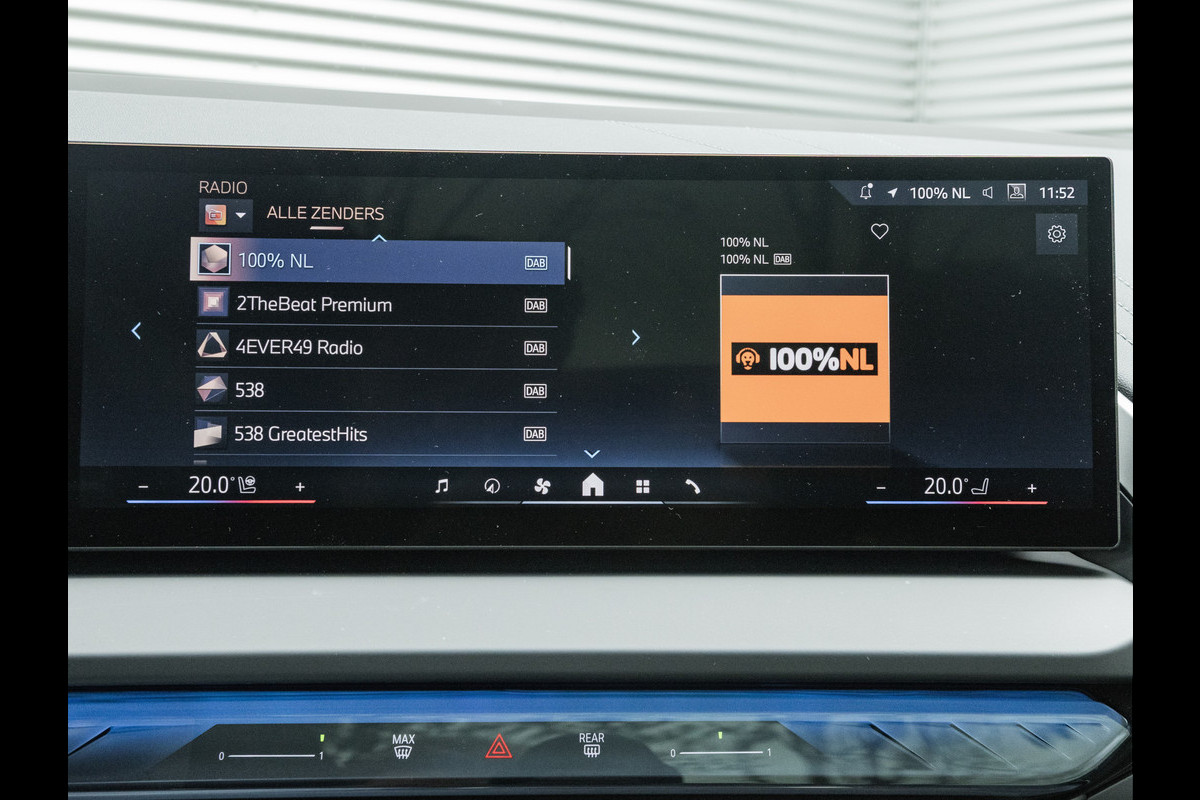Favorite the station with the heart icon

click(879, 232)
